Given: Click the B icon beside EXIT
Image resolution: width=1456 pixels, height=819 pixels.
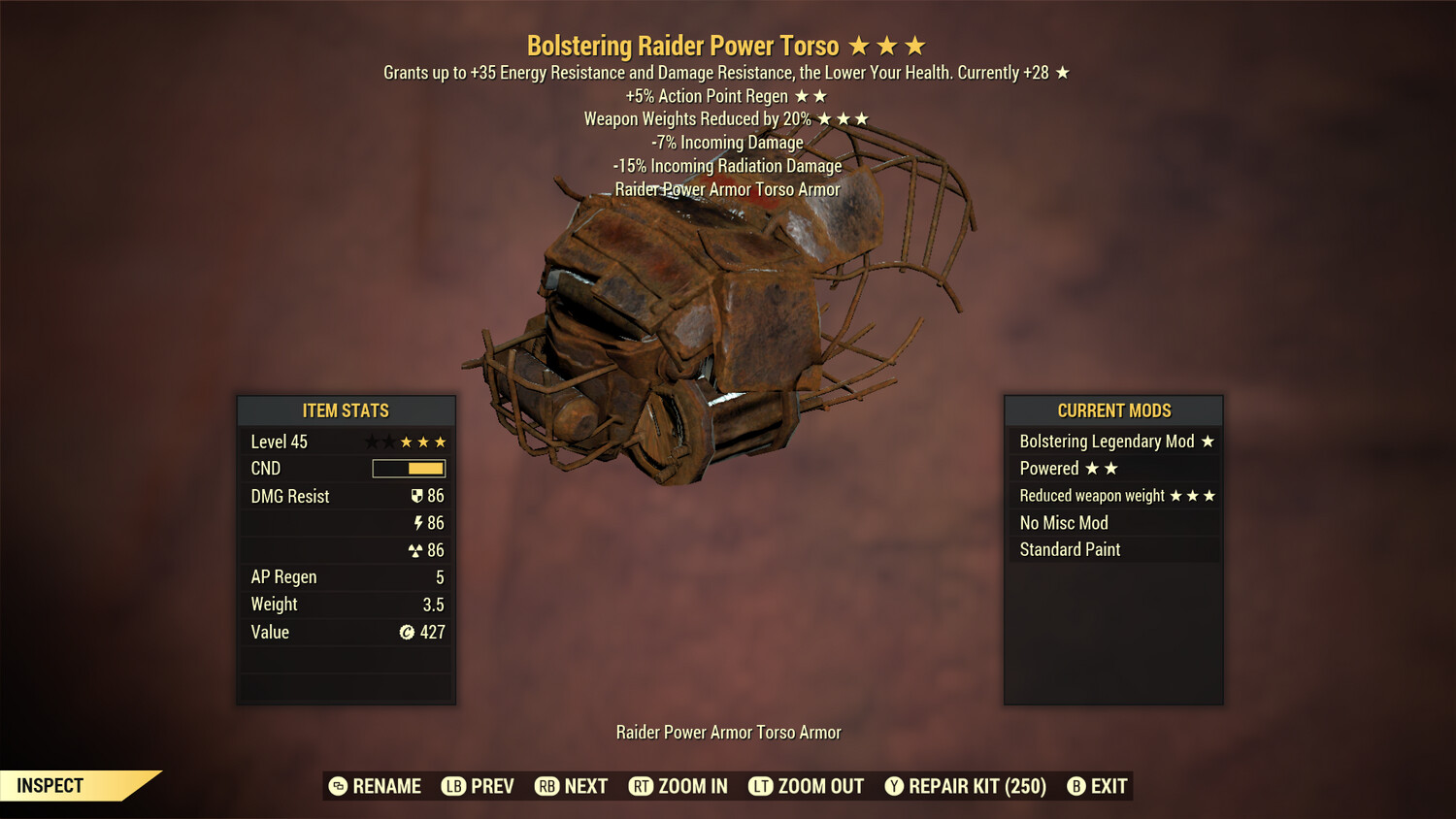Looking at the screenshot, I should tap(1075, 786).
